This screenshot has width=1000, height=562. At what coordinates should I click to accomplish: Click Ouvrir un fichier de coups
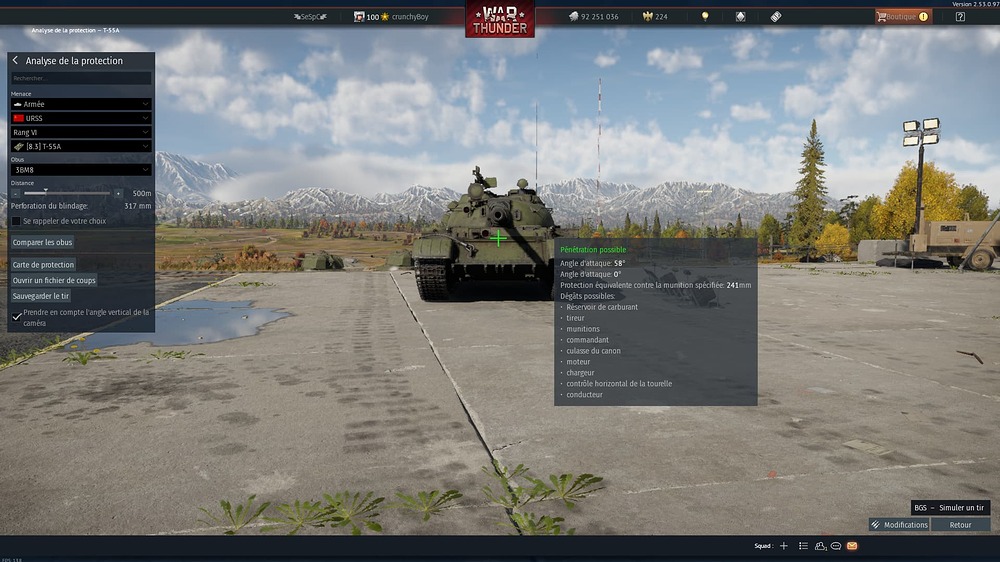click(x=54, y=280)
